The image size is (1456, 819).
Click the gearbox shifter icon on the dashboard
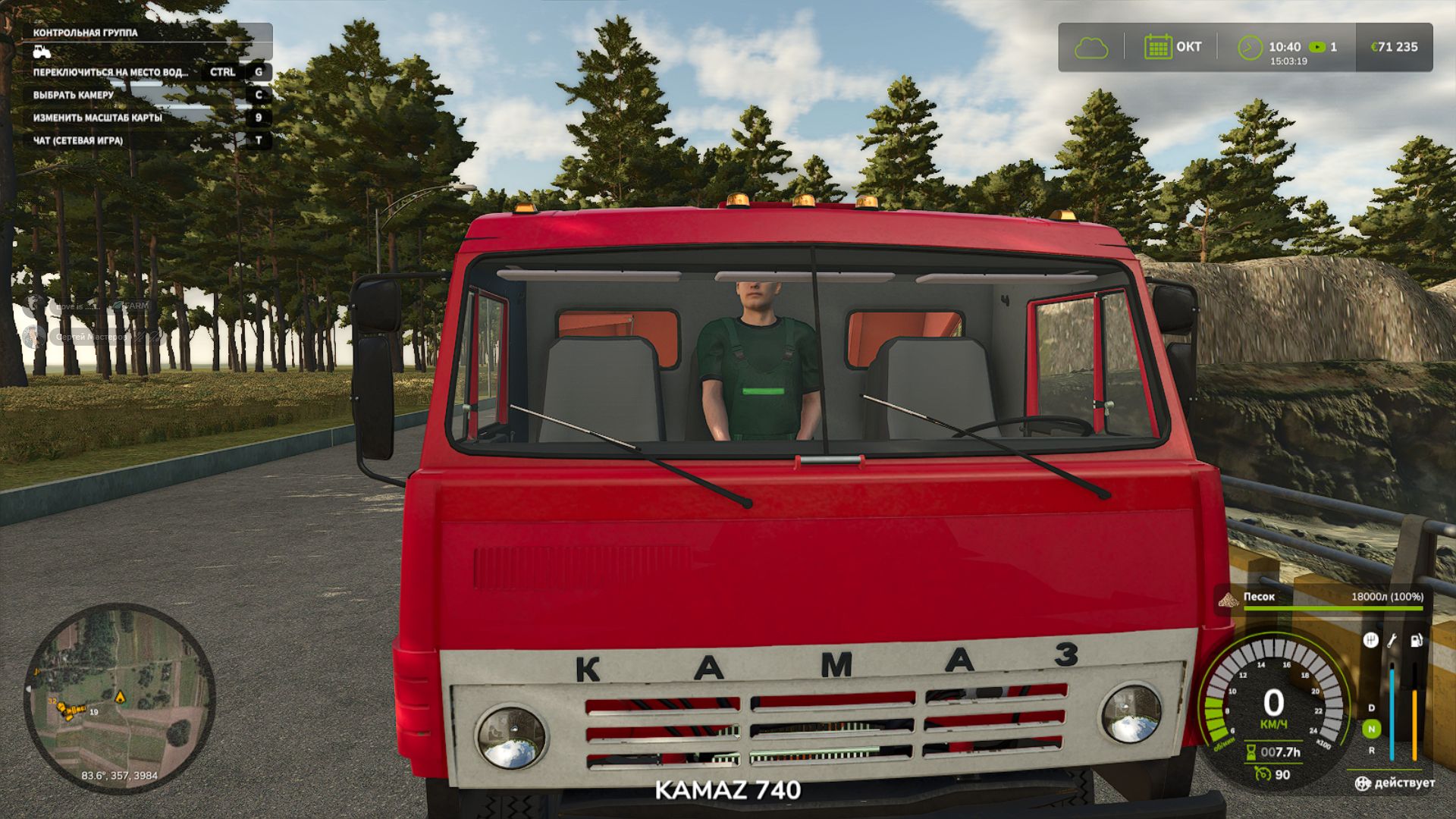pos(1372,640)
